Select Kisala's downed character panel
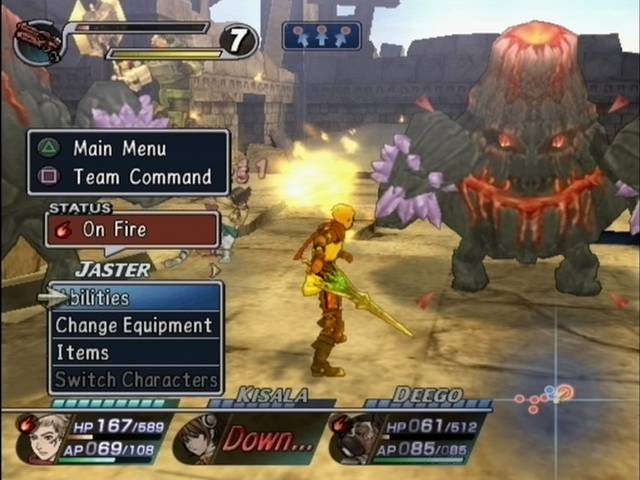The height and width of the screenshot is (480, 640). pyautogui.click(x=250, y=438)
